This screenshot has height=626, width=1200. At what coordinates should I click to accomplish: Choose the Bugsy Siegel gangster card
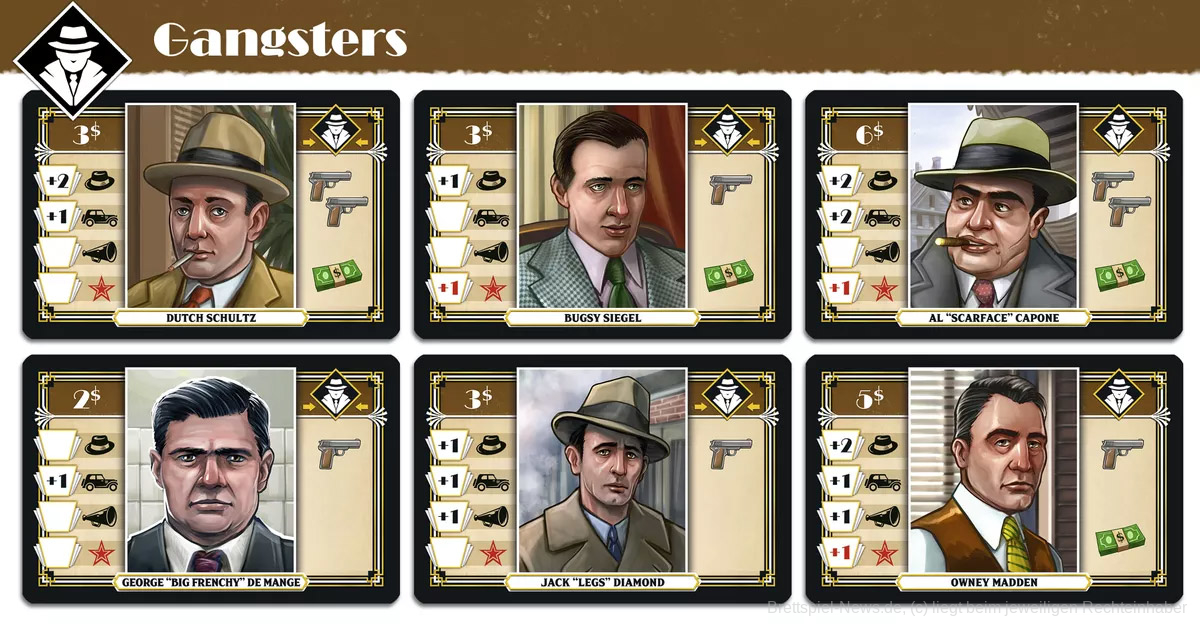click(602, 214)
